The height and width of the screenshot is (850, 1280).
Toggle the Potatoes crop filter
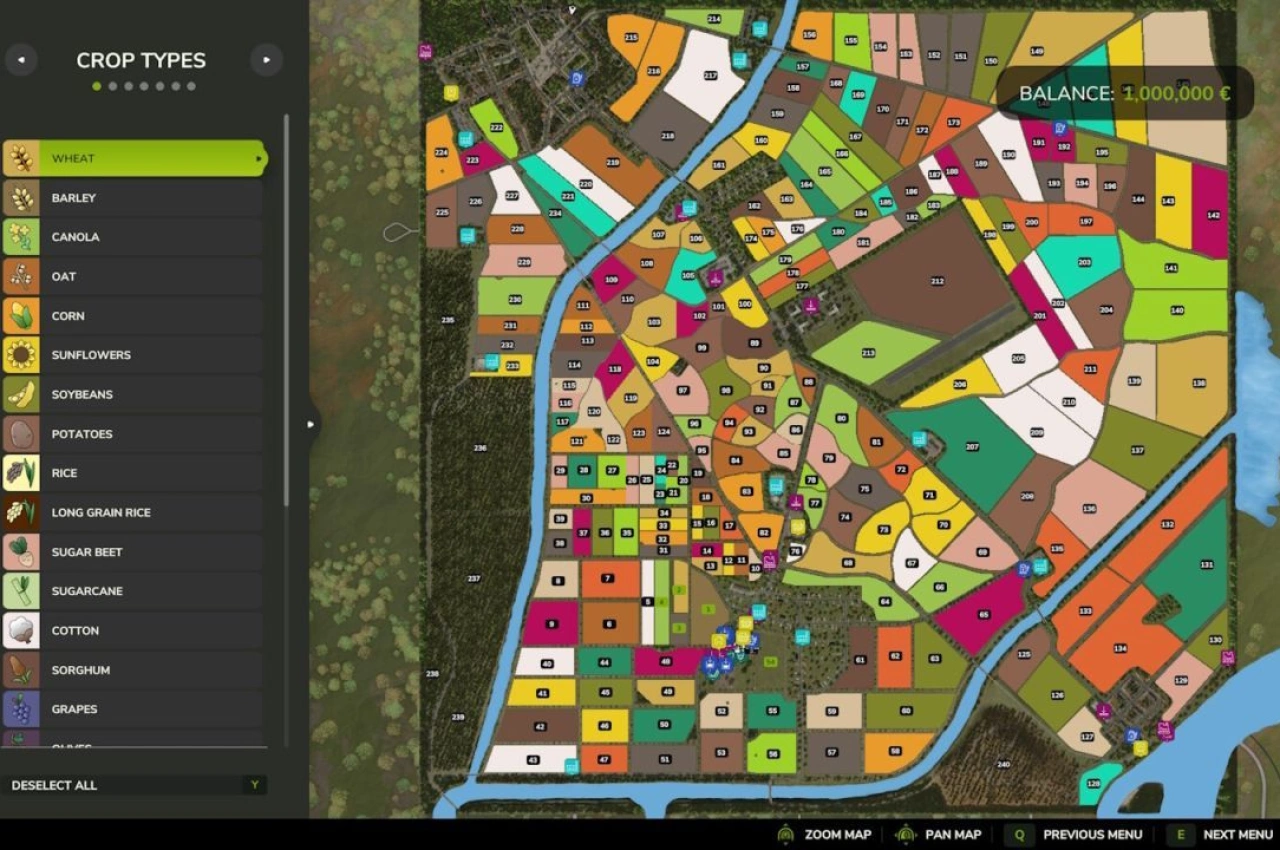click(135, 434)
